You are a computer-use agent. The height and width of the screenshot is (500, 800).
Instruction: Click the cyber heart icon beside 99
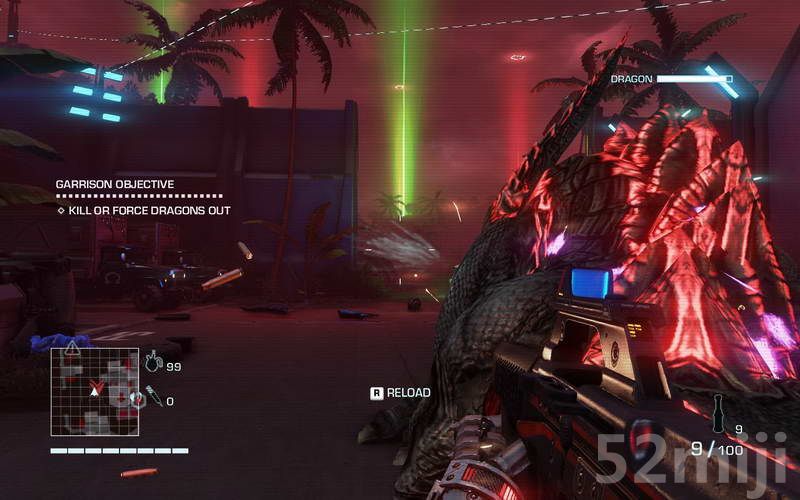(153, 364)
